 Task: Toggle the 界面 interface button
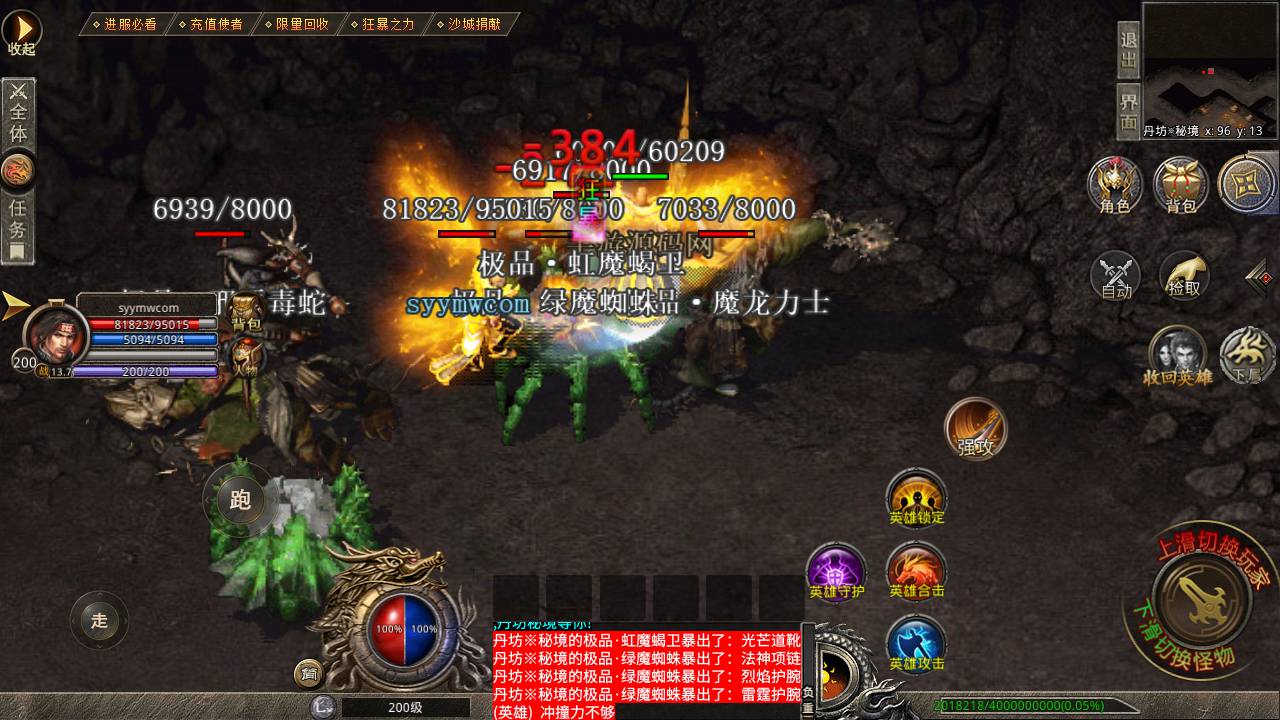1129,111
